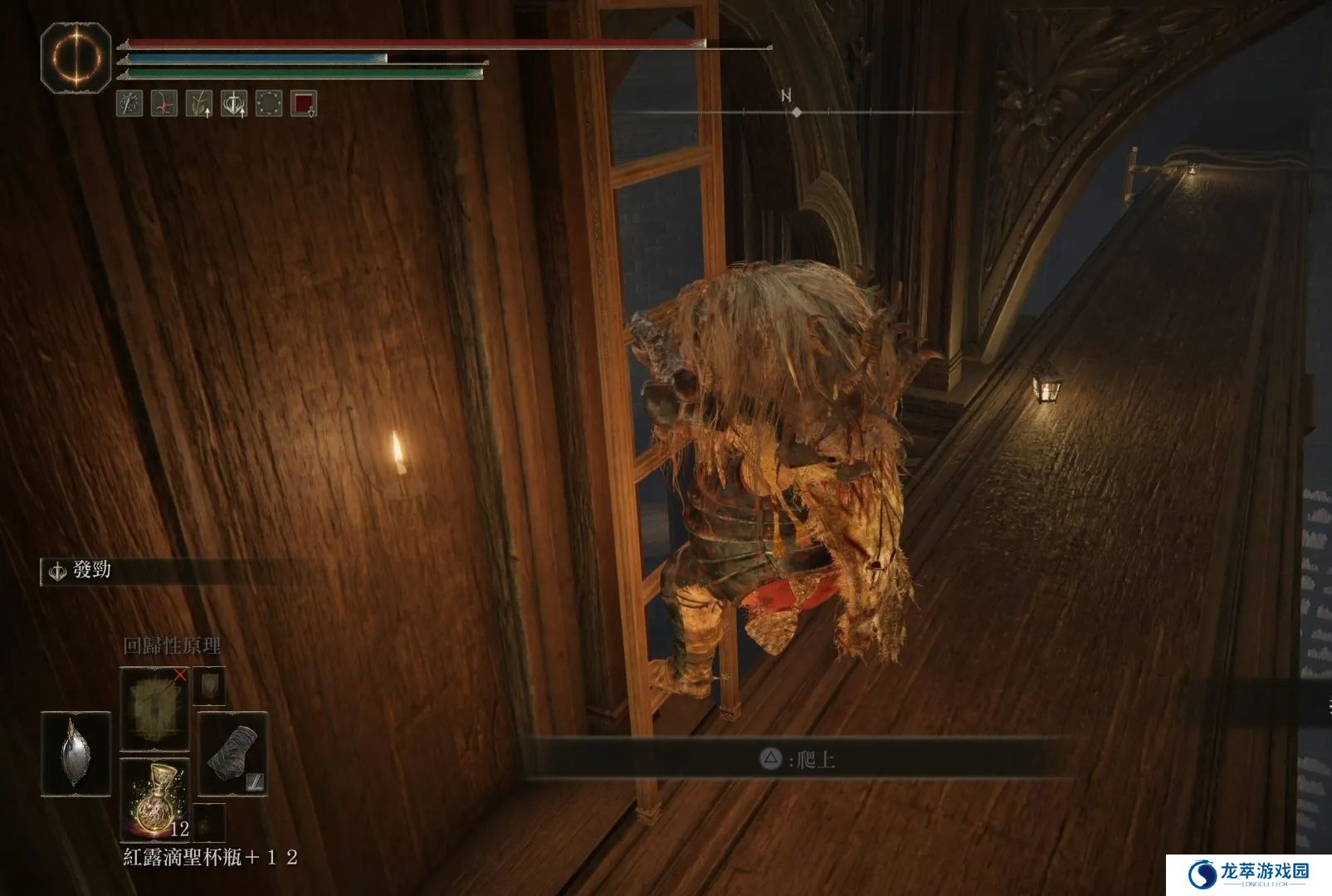Image resolution: width=1332 pixels, height=896 pixels.
Task: Click the first feathered-blade status icon
Action: [129, 104]
